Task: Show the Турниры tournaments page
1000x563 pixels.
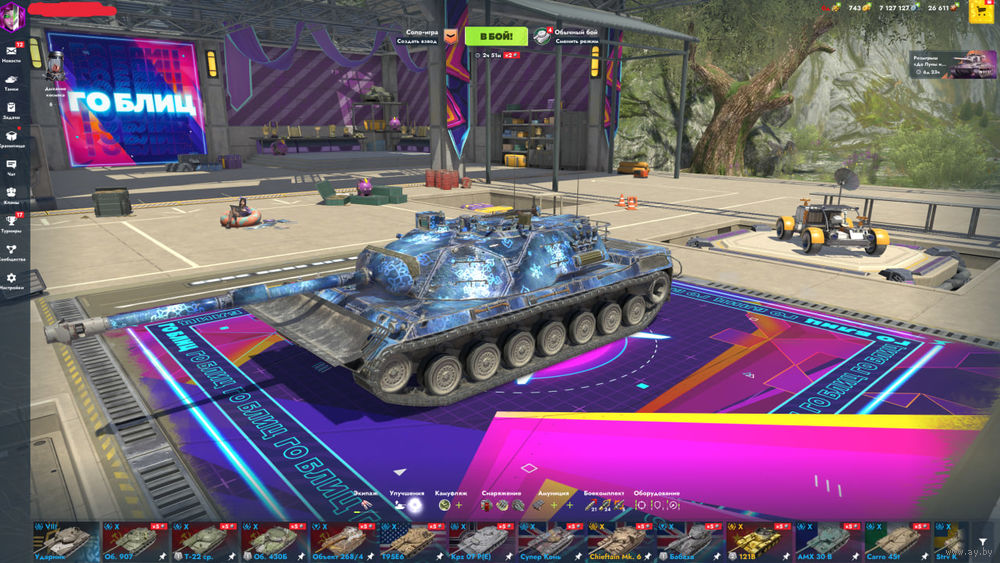Action: point(12,223)
